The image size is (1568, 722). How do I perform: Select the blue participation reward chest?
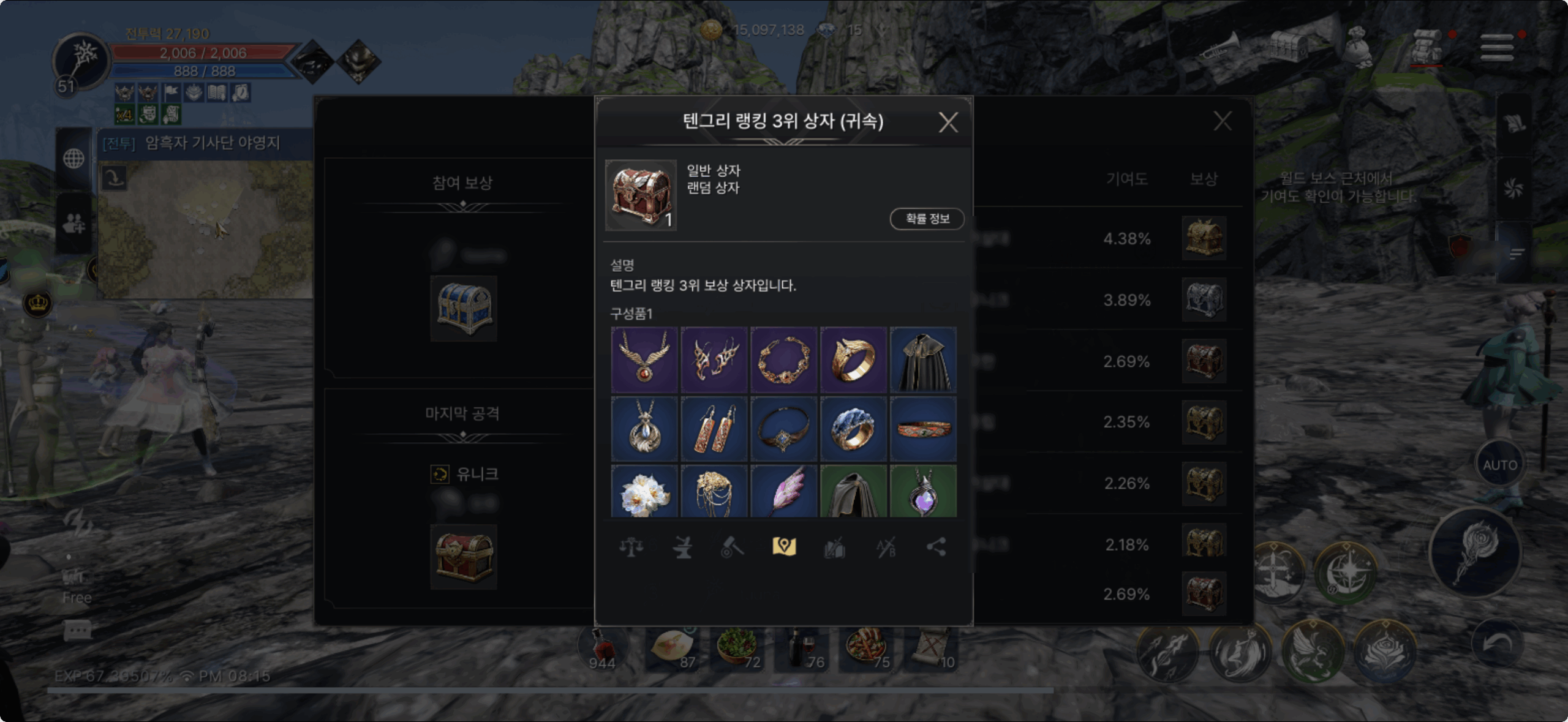pyautogui.click(x=464, y=308)
